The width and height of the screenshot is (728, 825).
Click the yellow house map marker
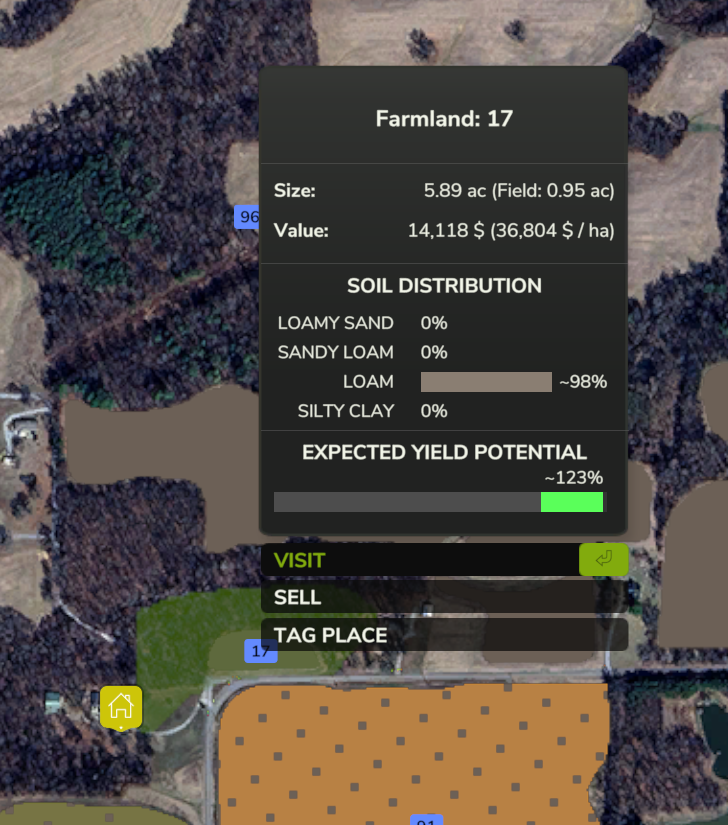coord(121,706)
